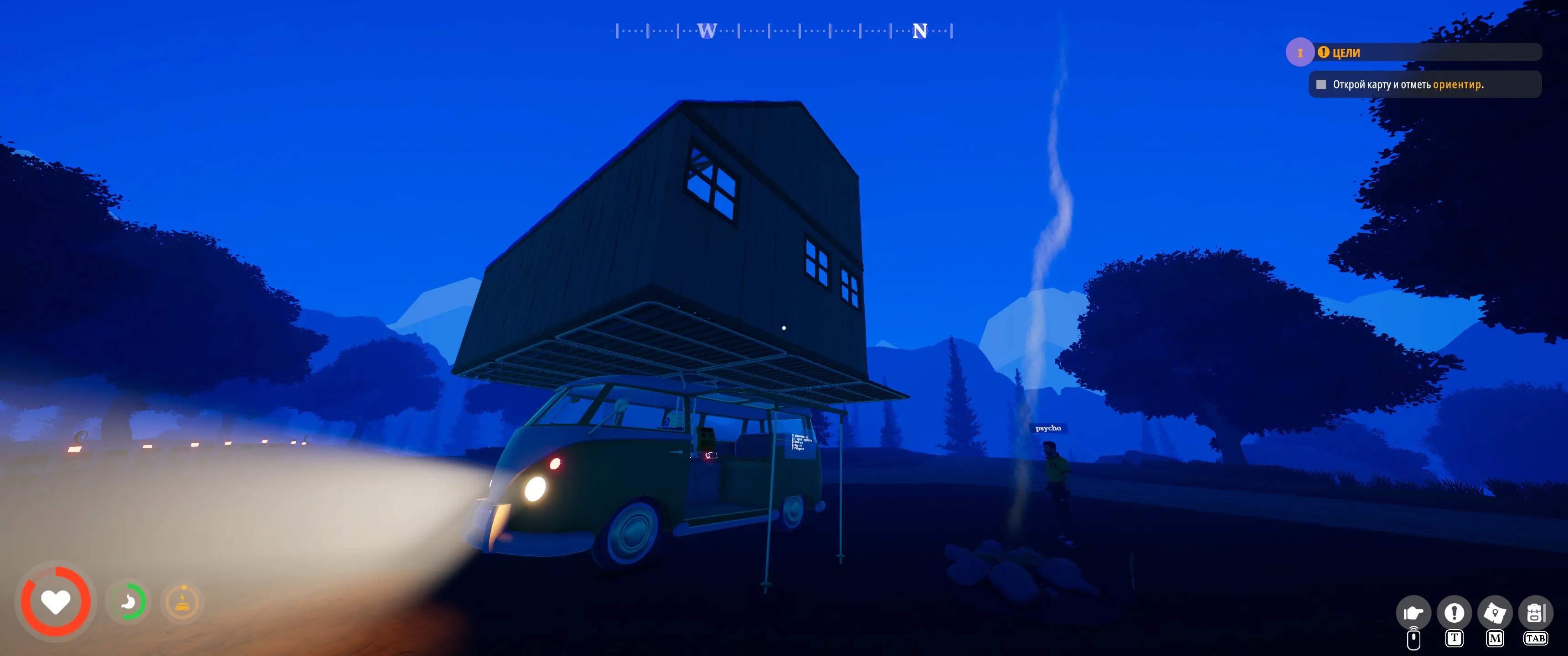Select the ЦЕЛИ objectives header
This screenshot has height=656, width=1568.
[x=1346, y=53]
